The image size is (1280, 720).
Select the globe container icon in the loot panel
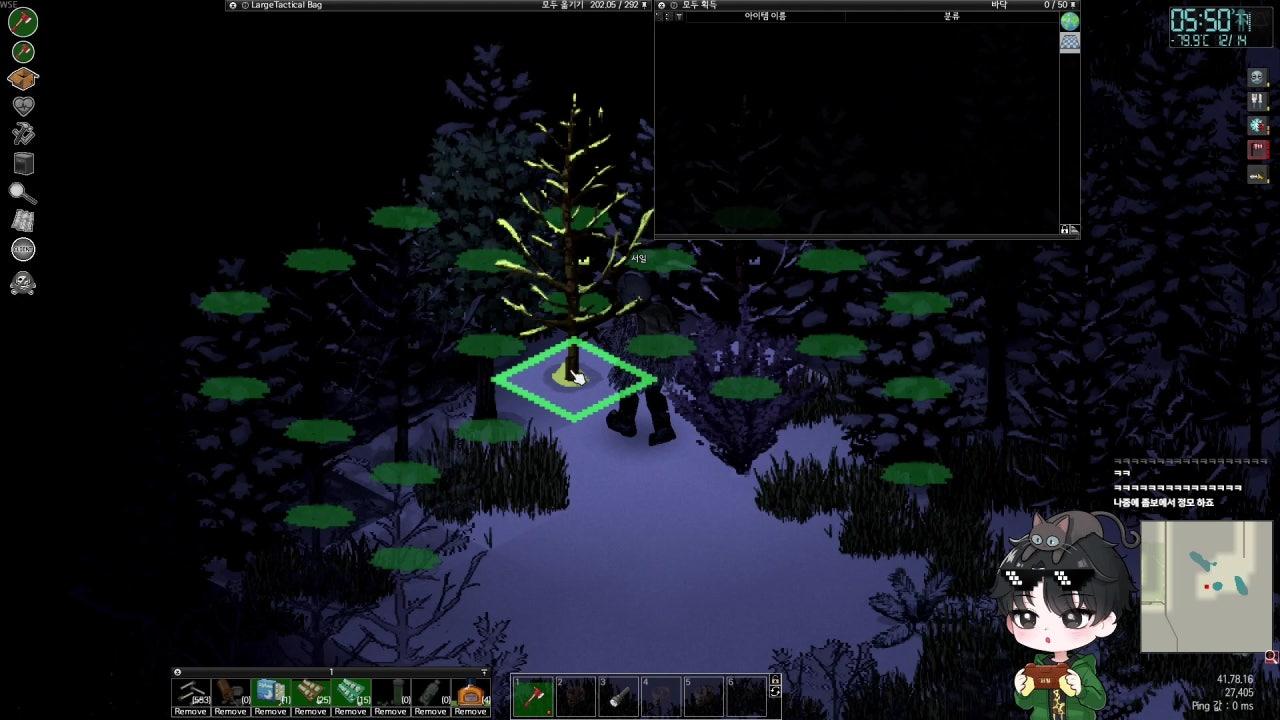click(1070, 21)
